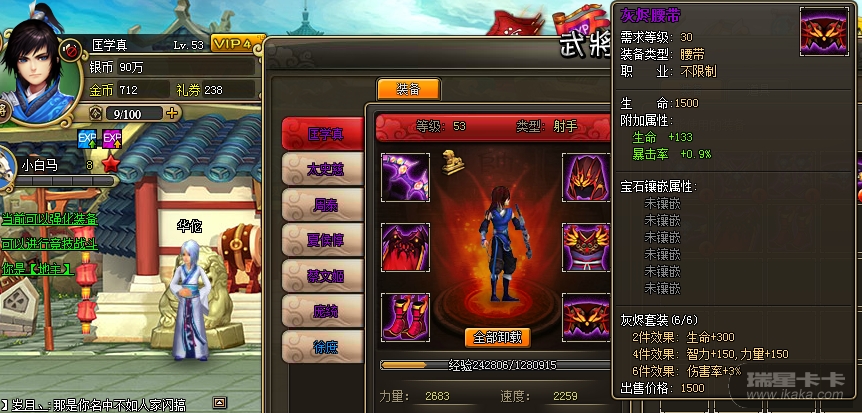The height and width of the screenshot is (413, 862).
Task: Open the 装备 equipment tab
Action: (x=408, y=89)
